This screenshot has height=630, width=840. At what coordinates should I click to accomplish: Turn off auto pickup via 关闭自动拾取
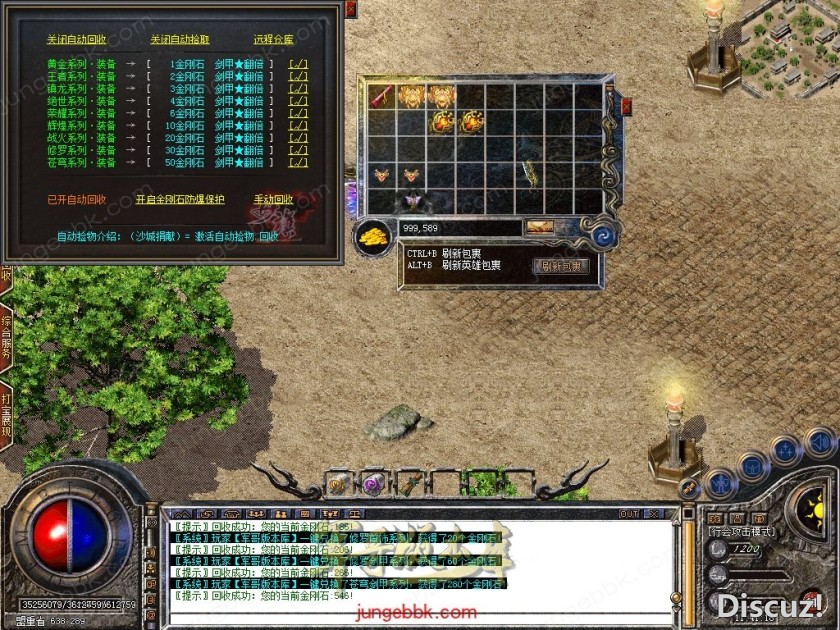coord(180,39)
